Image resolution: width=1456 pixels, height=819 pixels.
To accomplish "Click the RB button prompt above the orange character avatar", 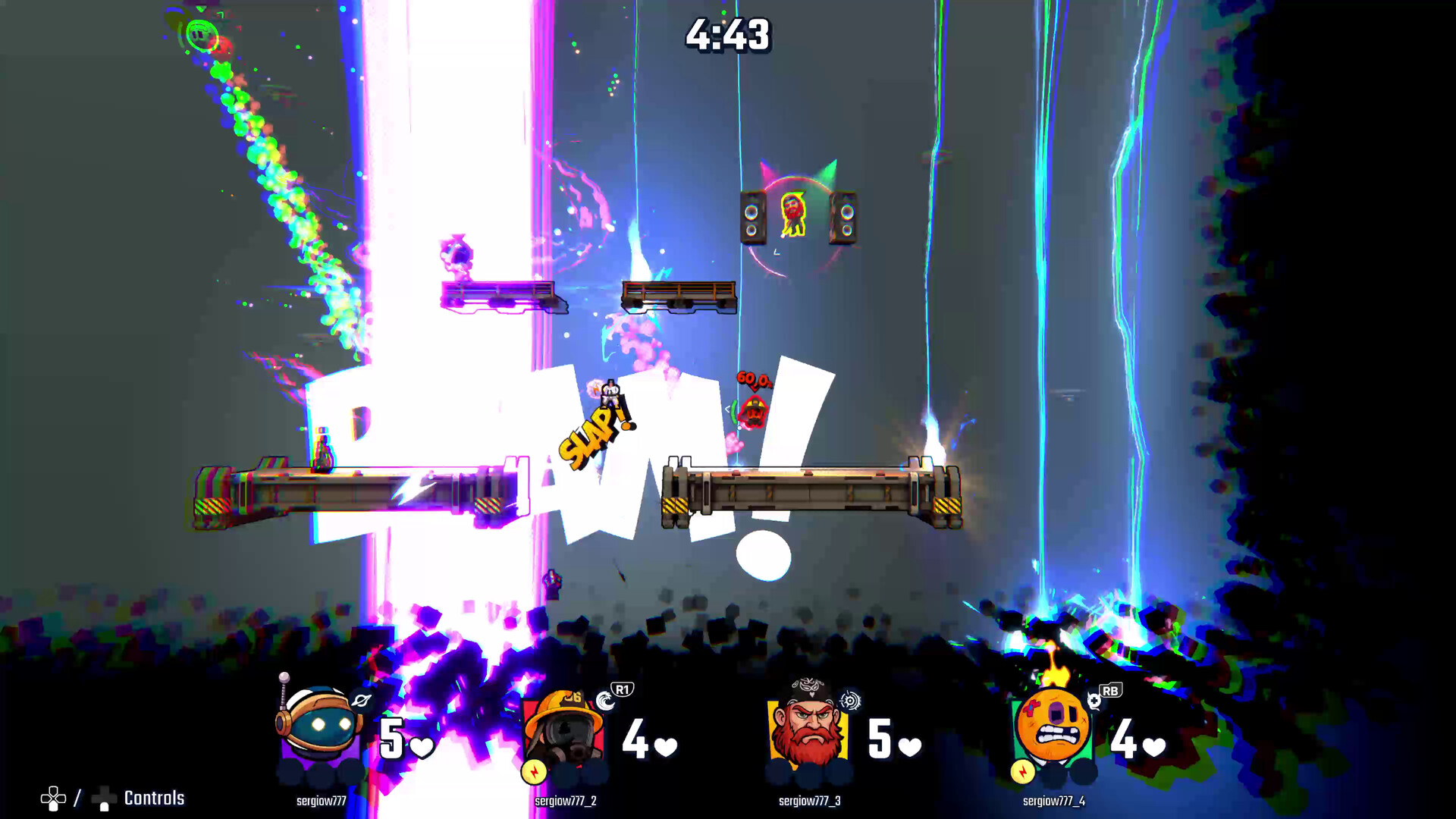I will [x=1110, y=690].
